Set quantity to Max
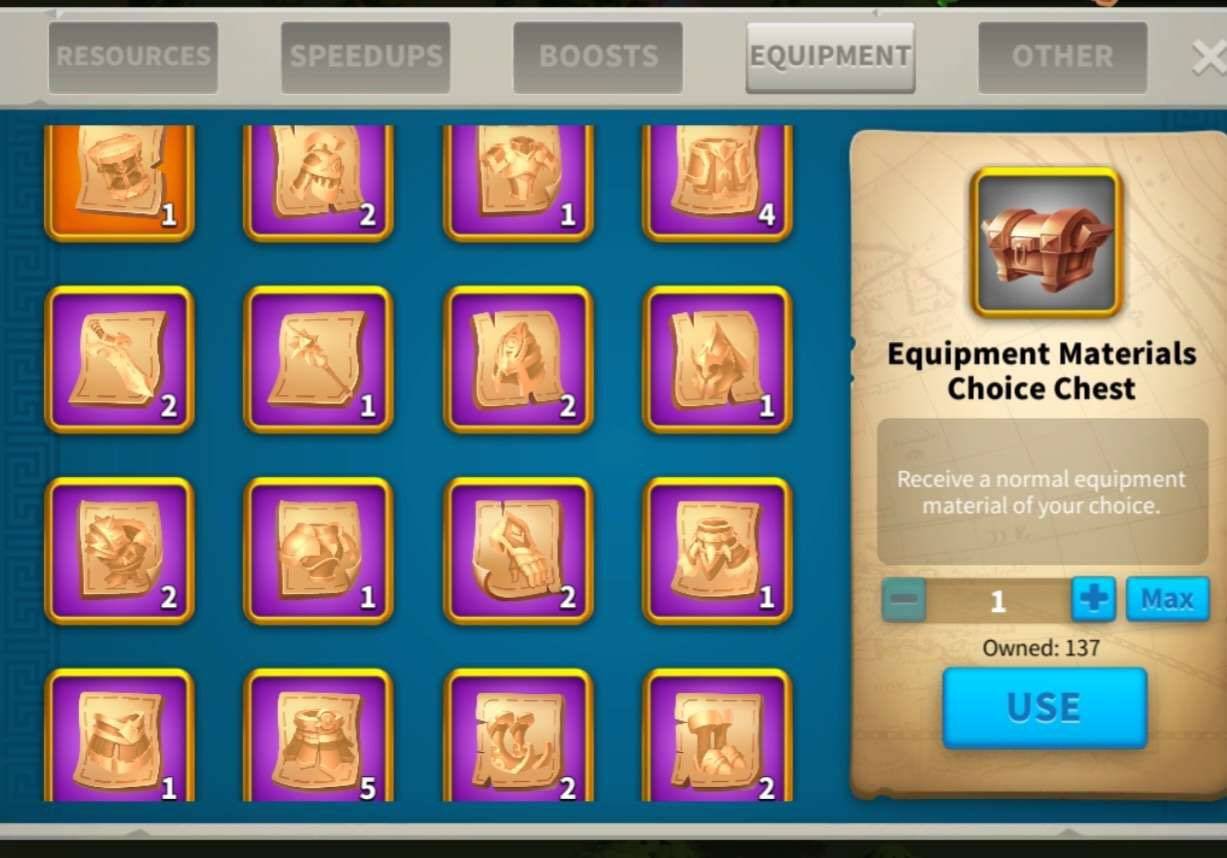The width and height of the screenshot is (1227, 858). pyautogui.click(x=1167, y=599)
